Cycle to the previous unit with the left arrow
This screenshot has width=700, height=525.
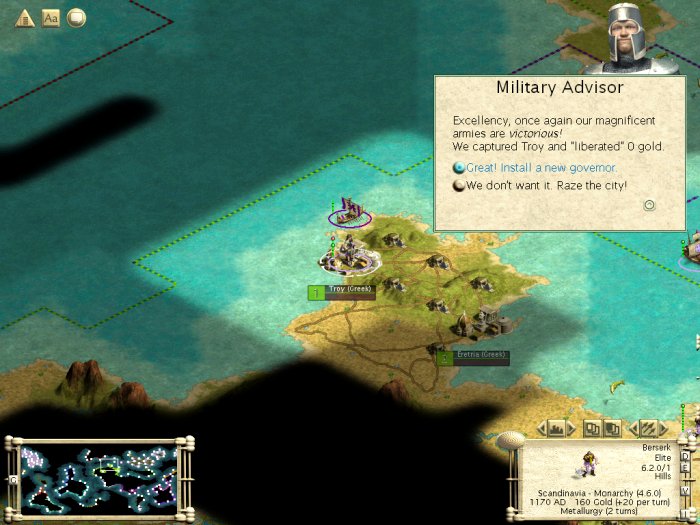631,428
